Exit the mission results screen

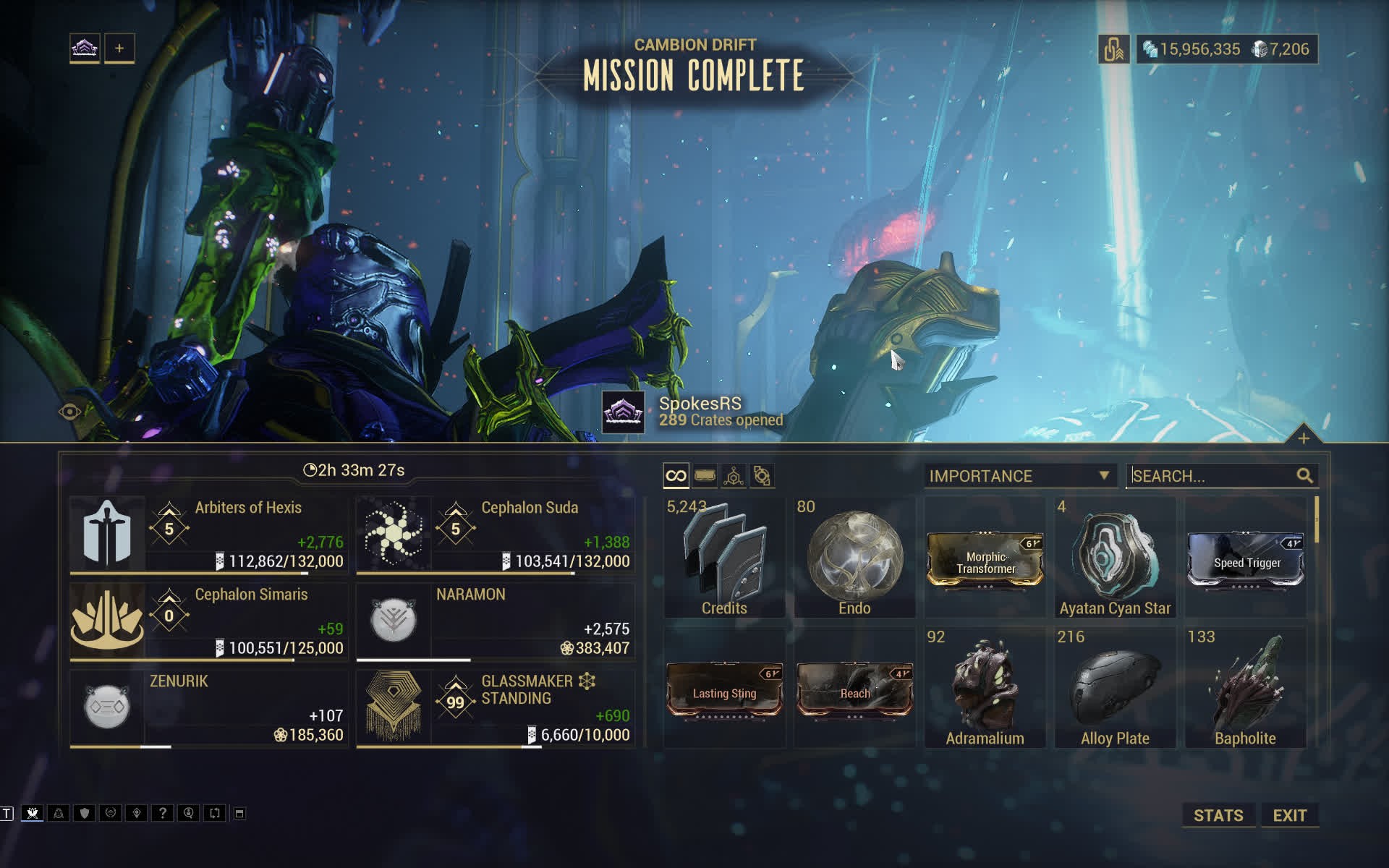click(x=1289, y=815)
